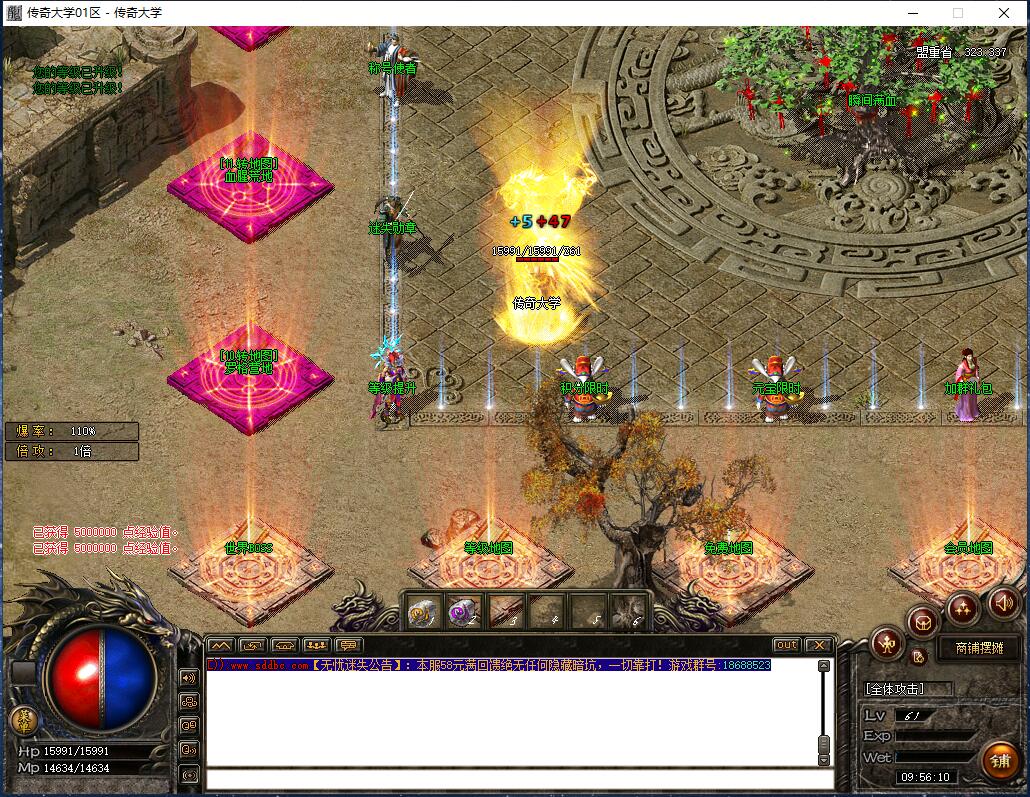Image resolution: width=1030 pixels, height=797 pixels.
Task: Open the round orange 铺 shop button
Action: pyautogui.click(x=999, y=762)
